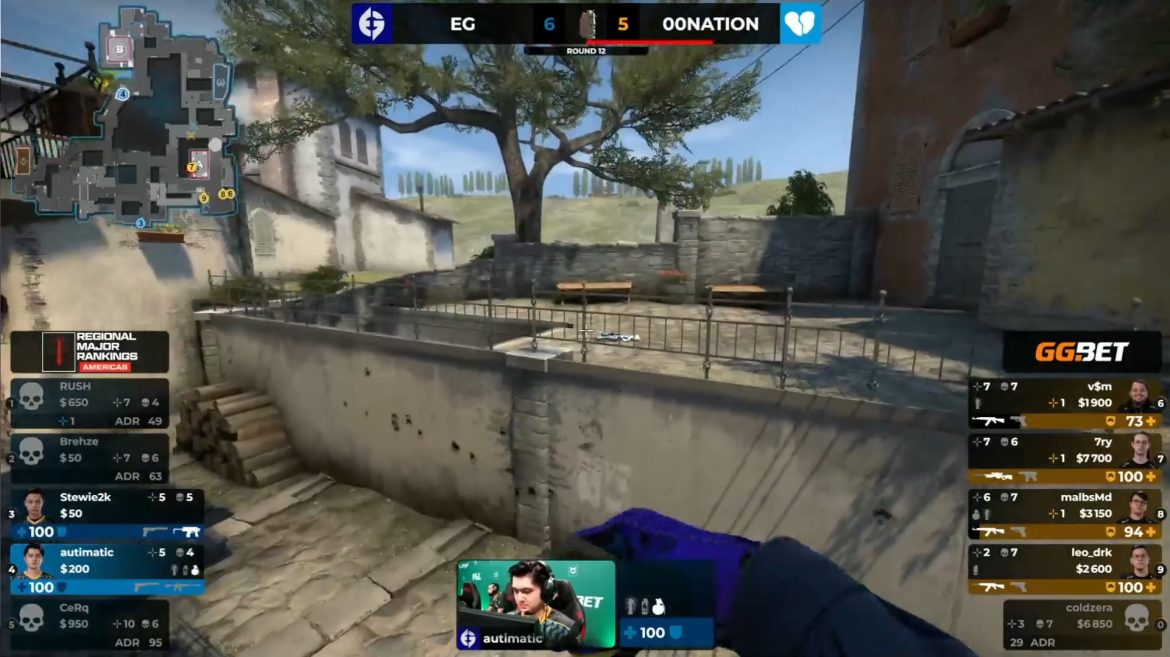Click the radar minimap
The image size is (1170, 657).
pyautogui.click(x=124, y=117)
